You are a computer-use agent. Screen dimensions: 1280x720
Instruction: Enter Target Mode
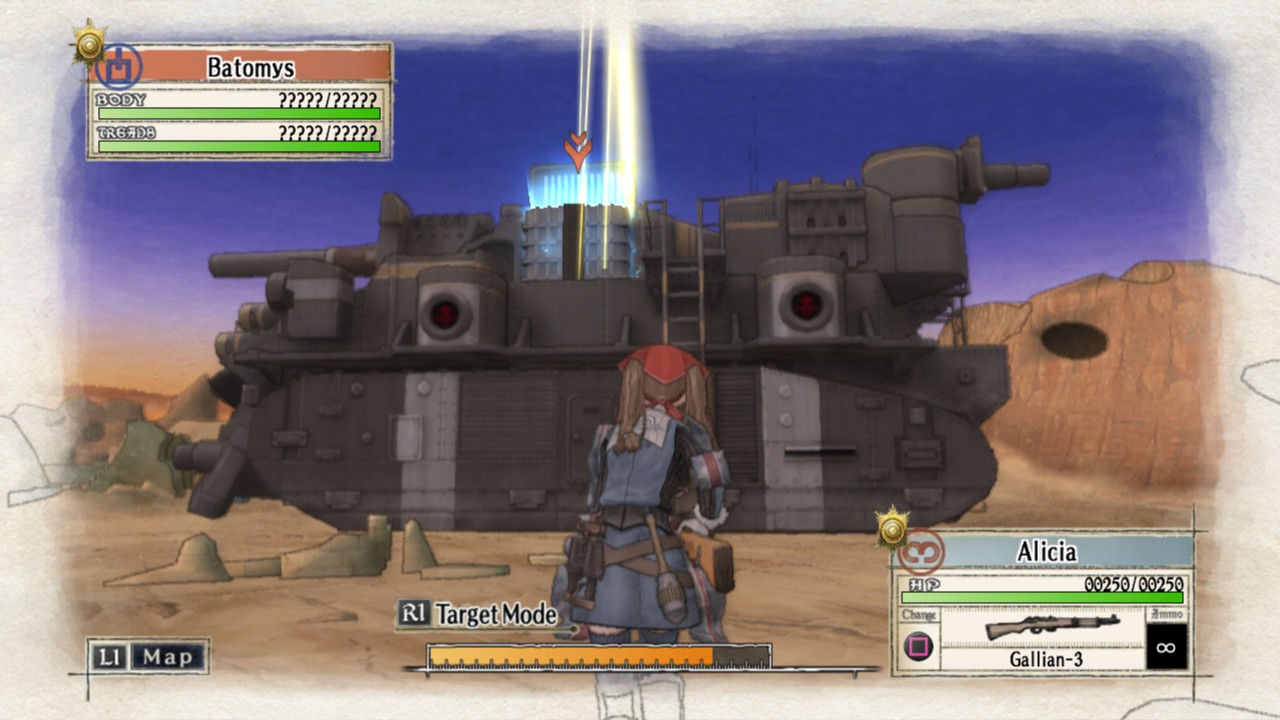pyautogui.click(x=477, y=614)
